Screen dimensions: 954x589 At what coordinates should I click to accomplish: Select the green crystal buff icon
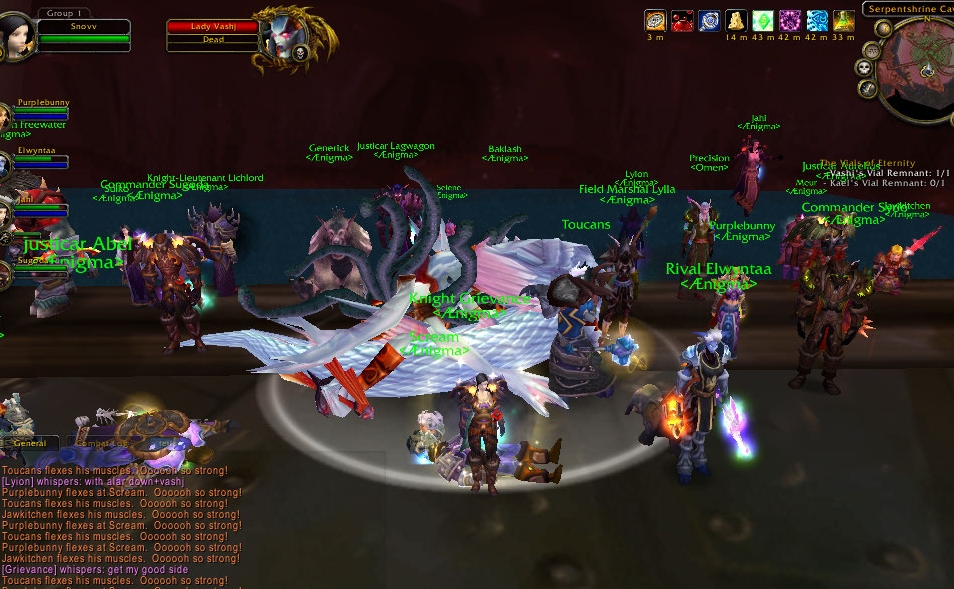click(763, 20)
